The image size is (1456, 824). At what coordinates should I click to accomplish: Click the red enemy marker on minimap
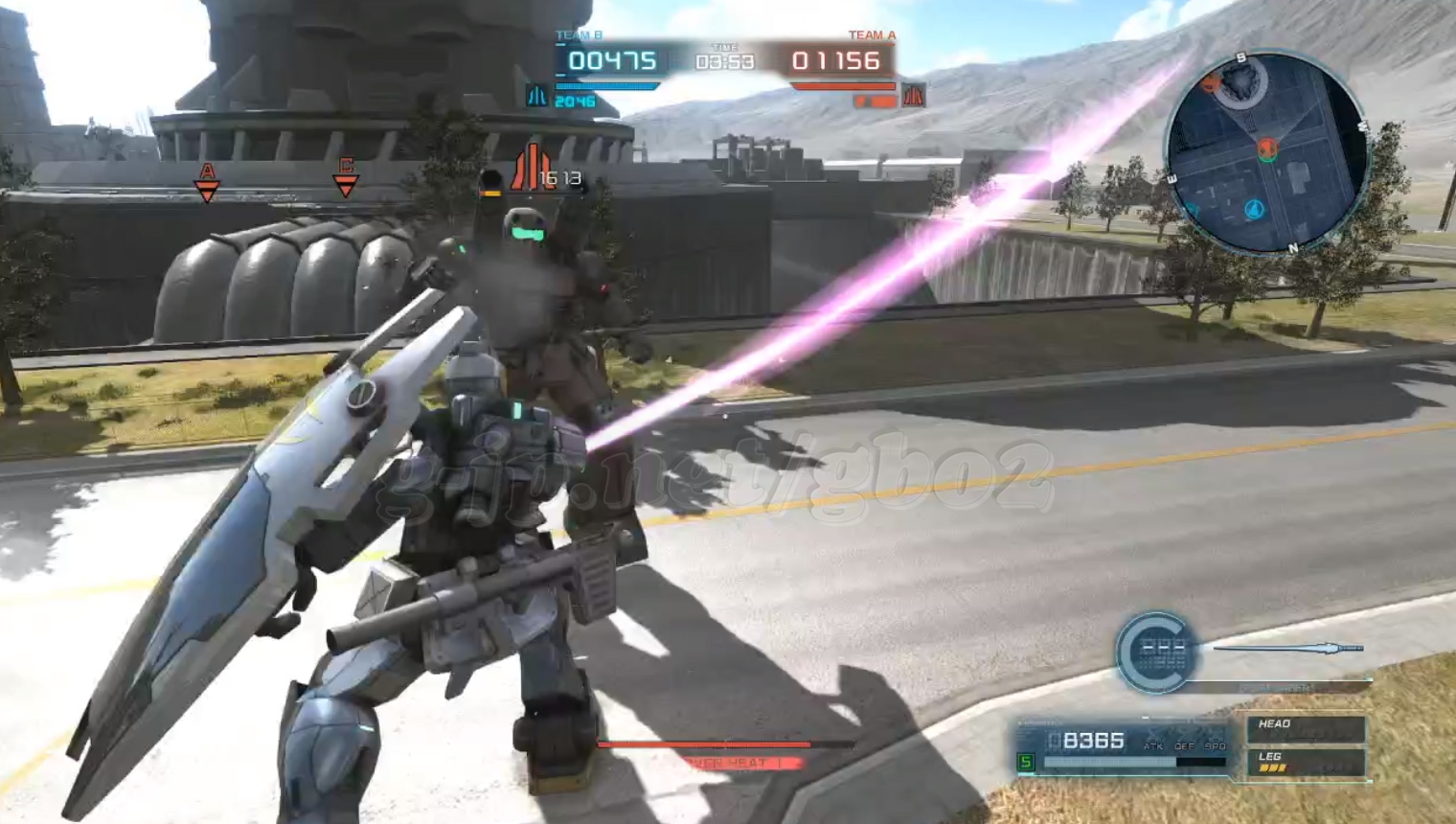coord(1267,149)
